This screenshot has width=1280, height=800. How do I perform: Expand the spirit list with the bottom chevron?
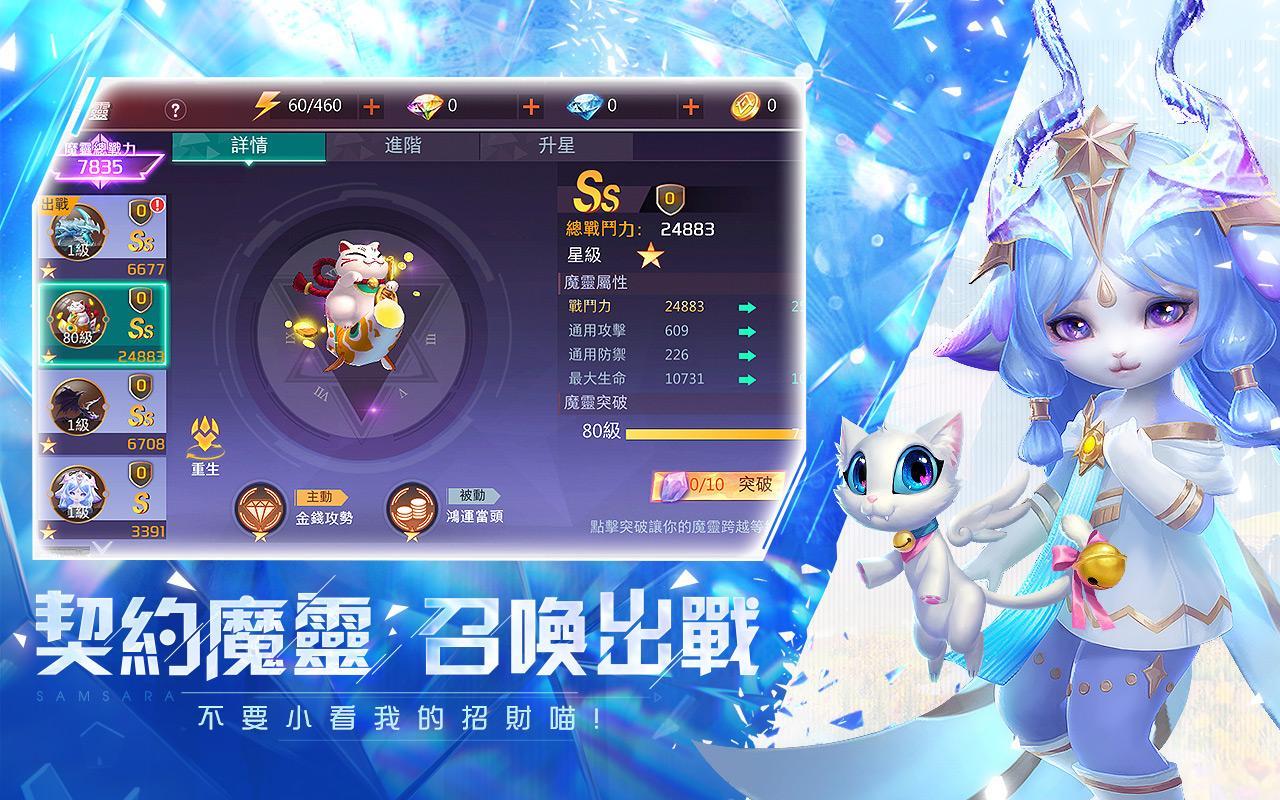pyautogui.click(x=100, y=548)
